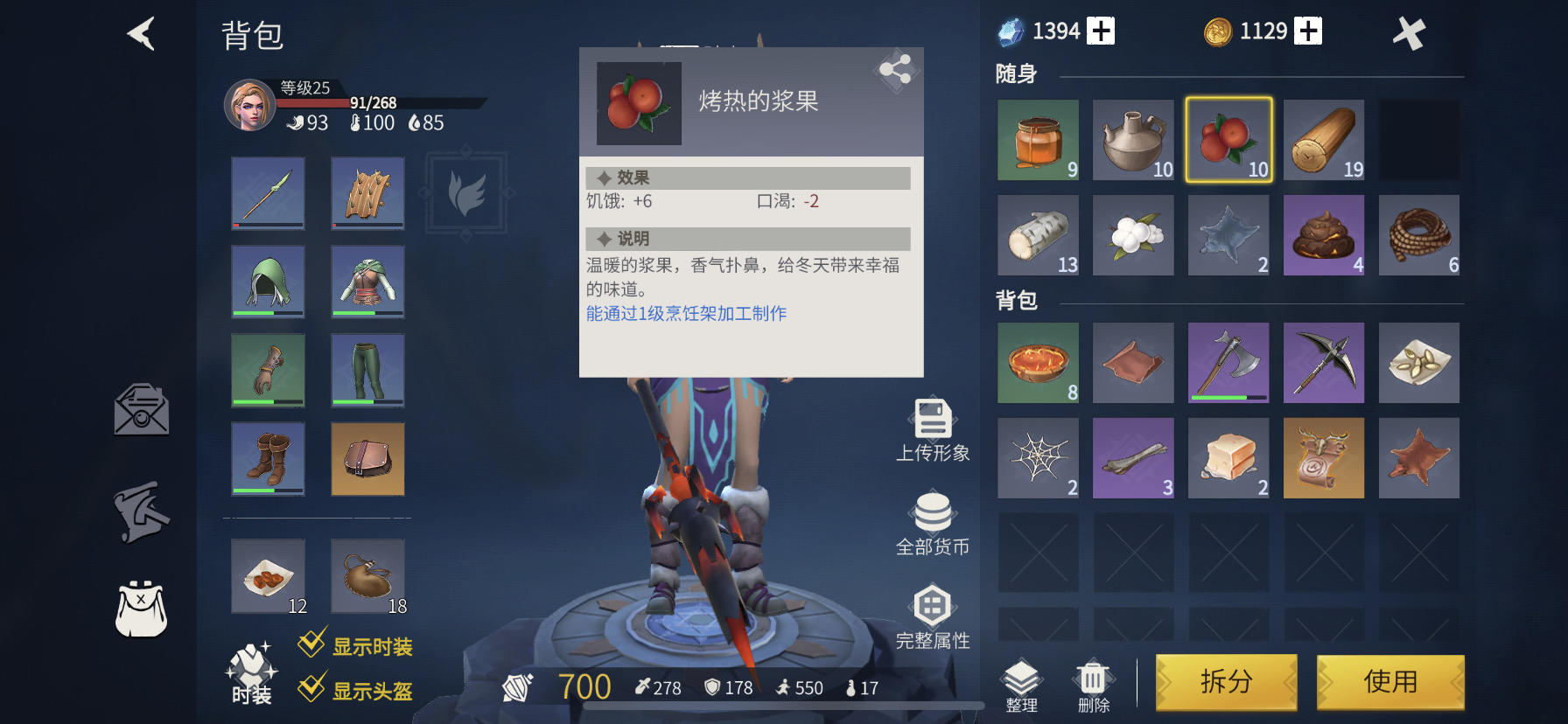Click the share icon on the 烤热的浆果 tooltip
1568x724 pixels.
(x=896, y=70)
